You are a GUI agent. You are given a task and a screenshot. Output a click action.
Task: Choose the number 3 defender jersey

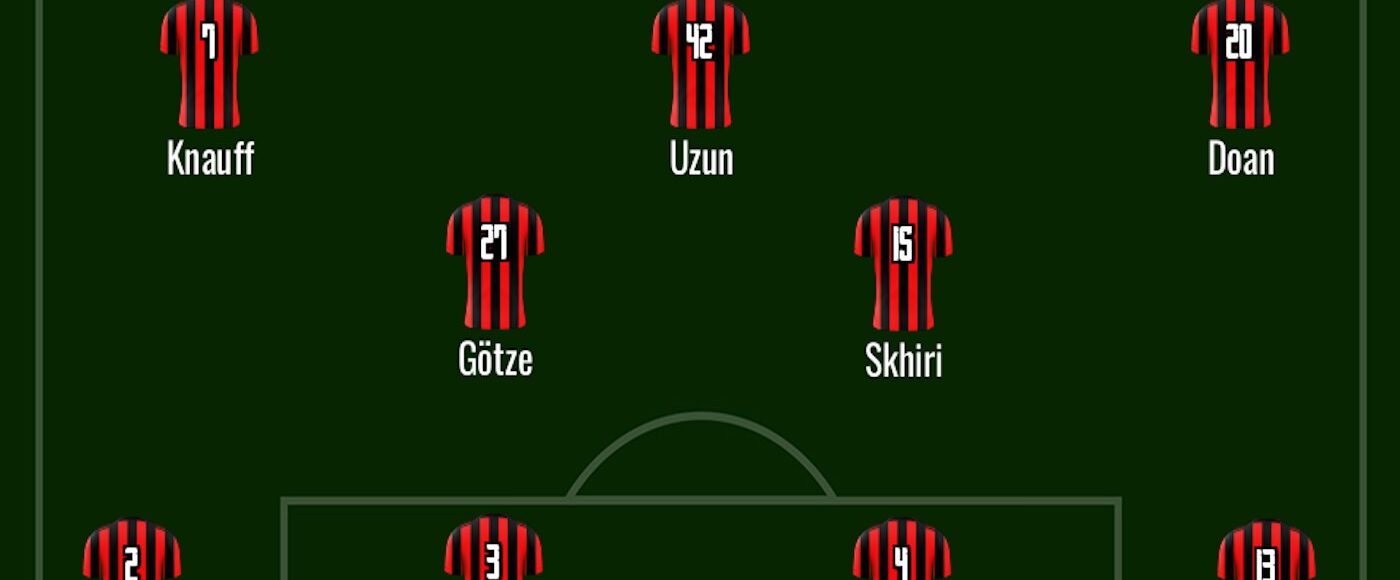(x=494, y=550)
